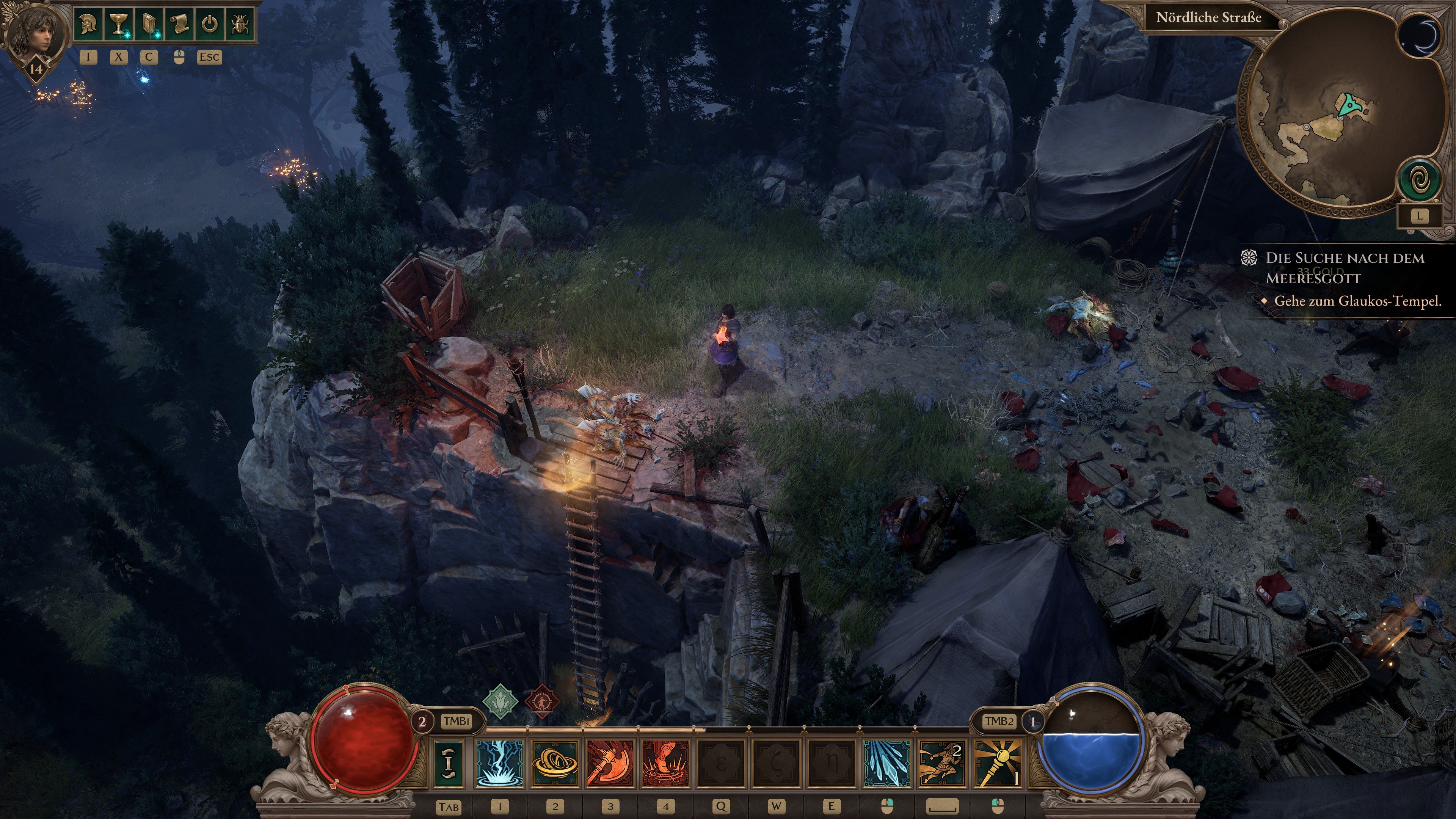Image resolution: width=1456 pixels, height=819 pixels.
Task: Open the golden chalice menu icon
Action: (119, 25)
